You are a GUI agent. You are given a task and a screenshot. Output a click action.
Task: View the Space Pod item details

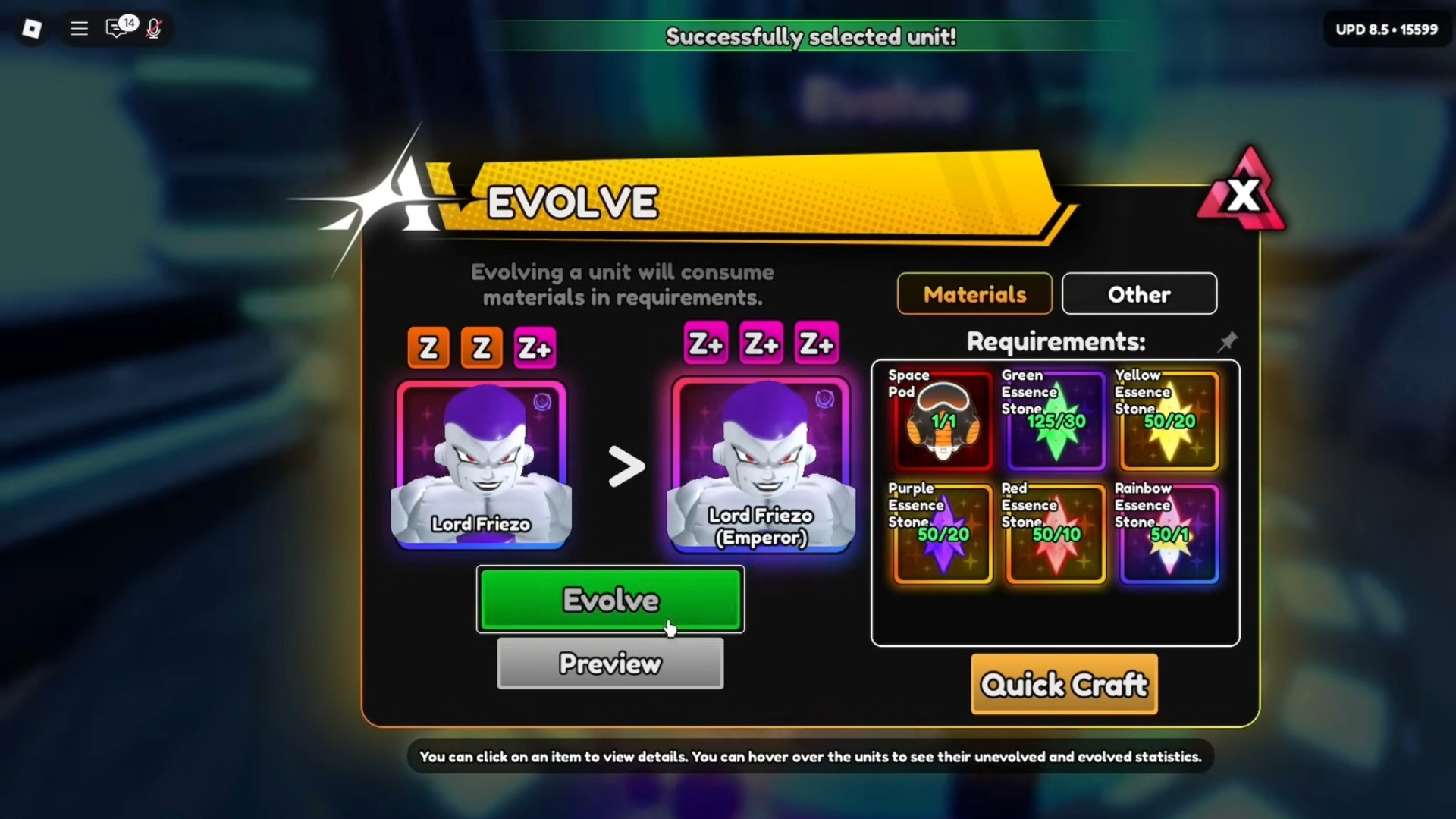[940, 421]
